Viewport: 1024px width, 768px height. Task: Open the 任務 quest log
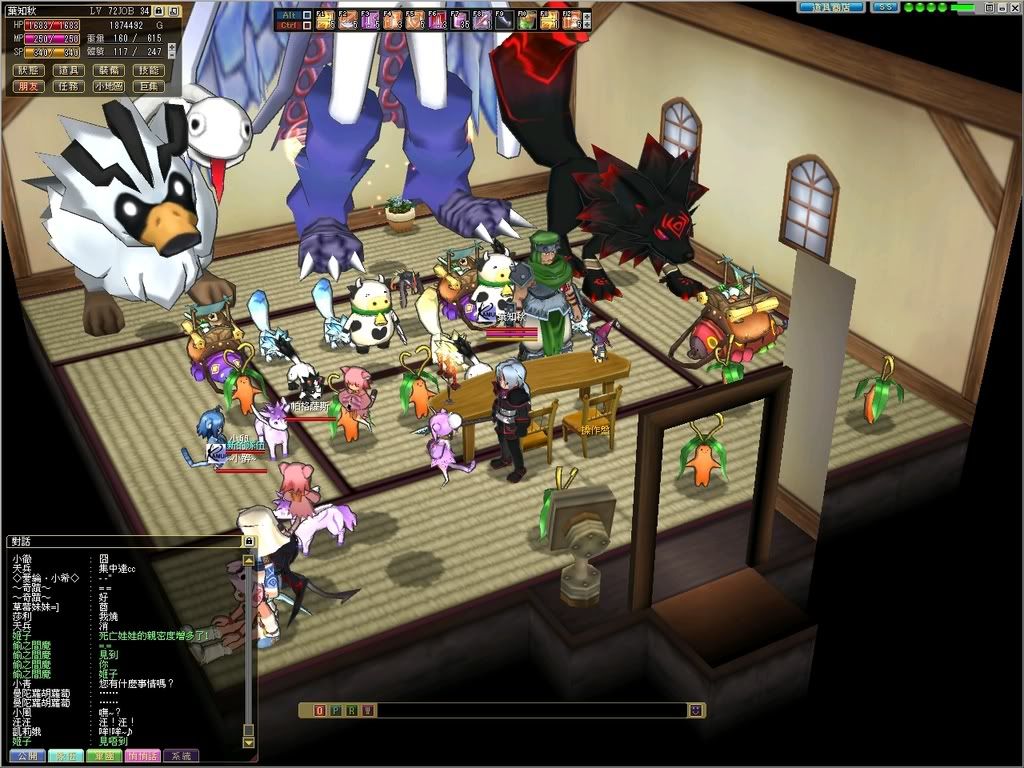[x=68, y=87]
